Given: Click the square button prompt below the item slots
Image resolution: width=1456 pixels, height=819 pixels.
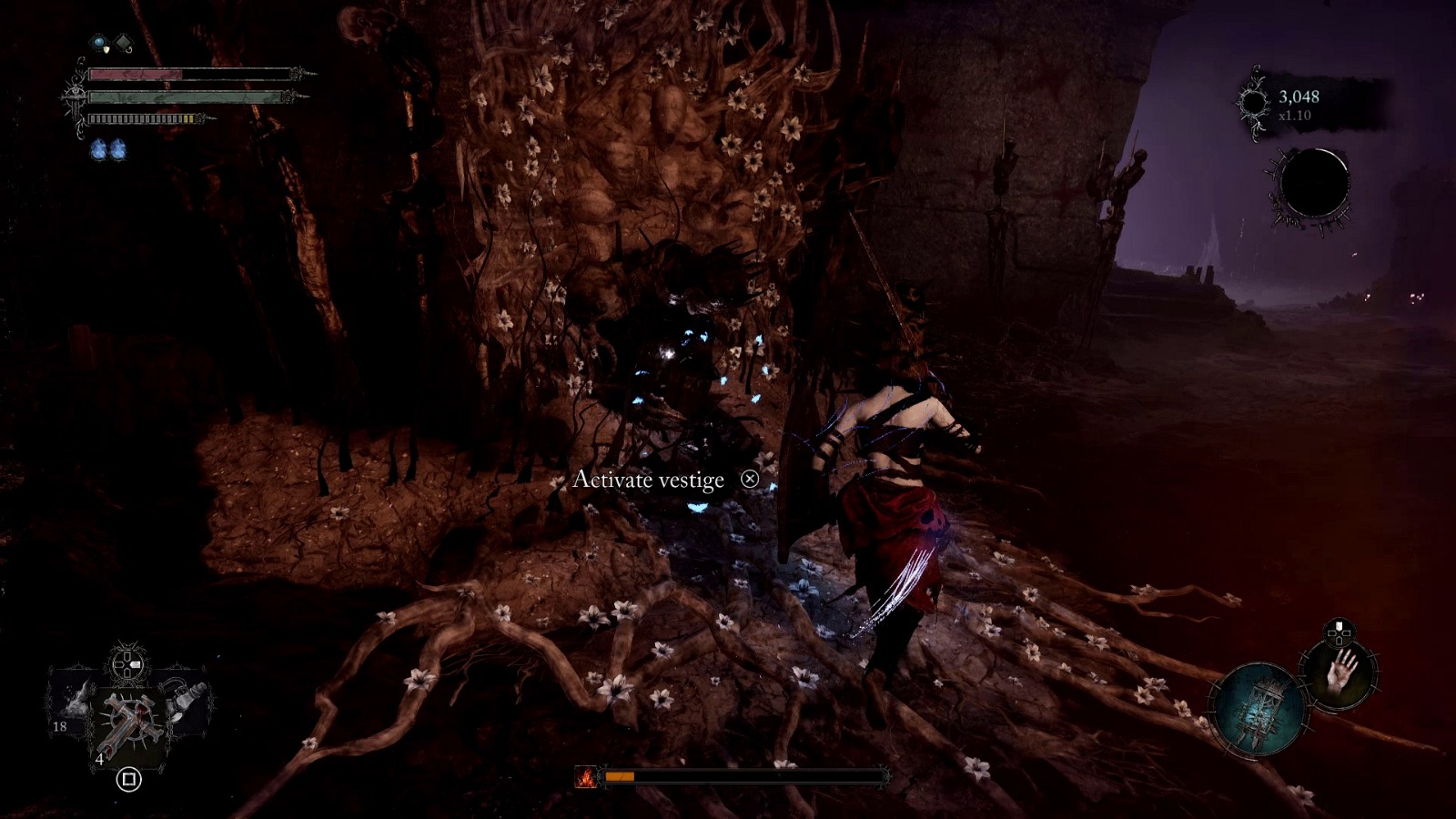Looking at the screenshot, I should [x=128, y=779].
